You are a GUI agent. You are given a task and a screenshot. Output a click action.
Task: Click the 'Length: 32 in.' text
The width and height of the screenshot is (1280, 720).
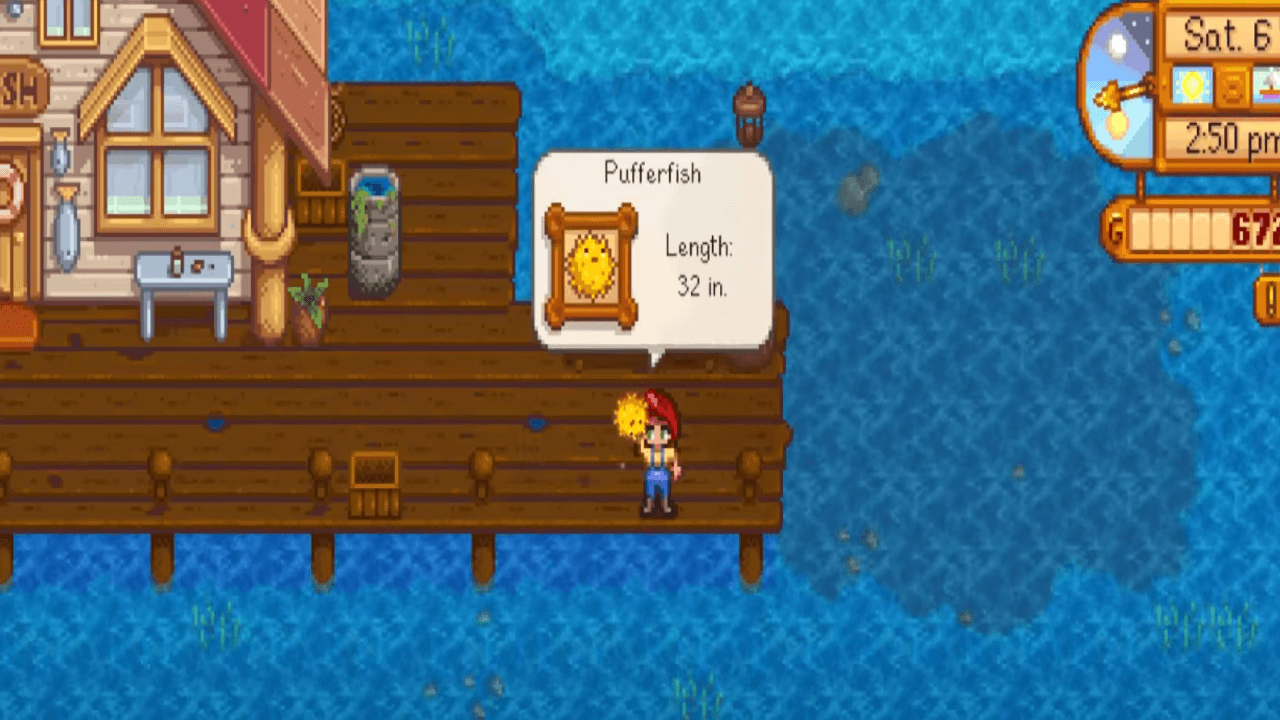[x=700, y=266]
